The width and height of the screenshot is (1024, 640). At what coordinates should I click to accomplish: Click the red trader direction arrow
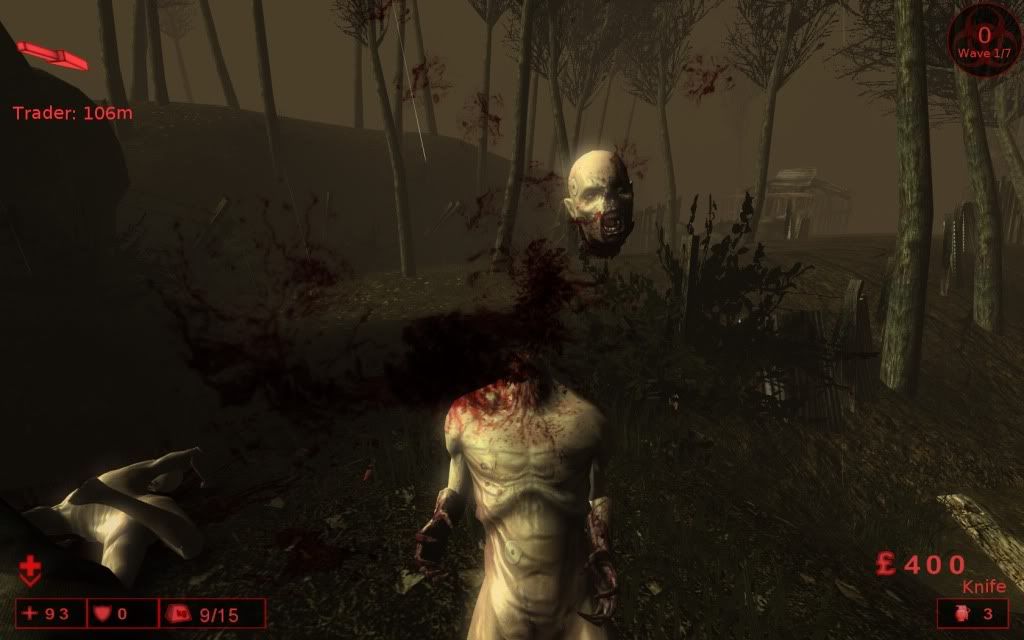pos(52,55)
